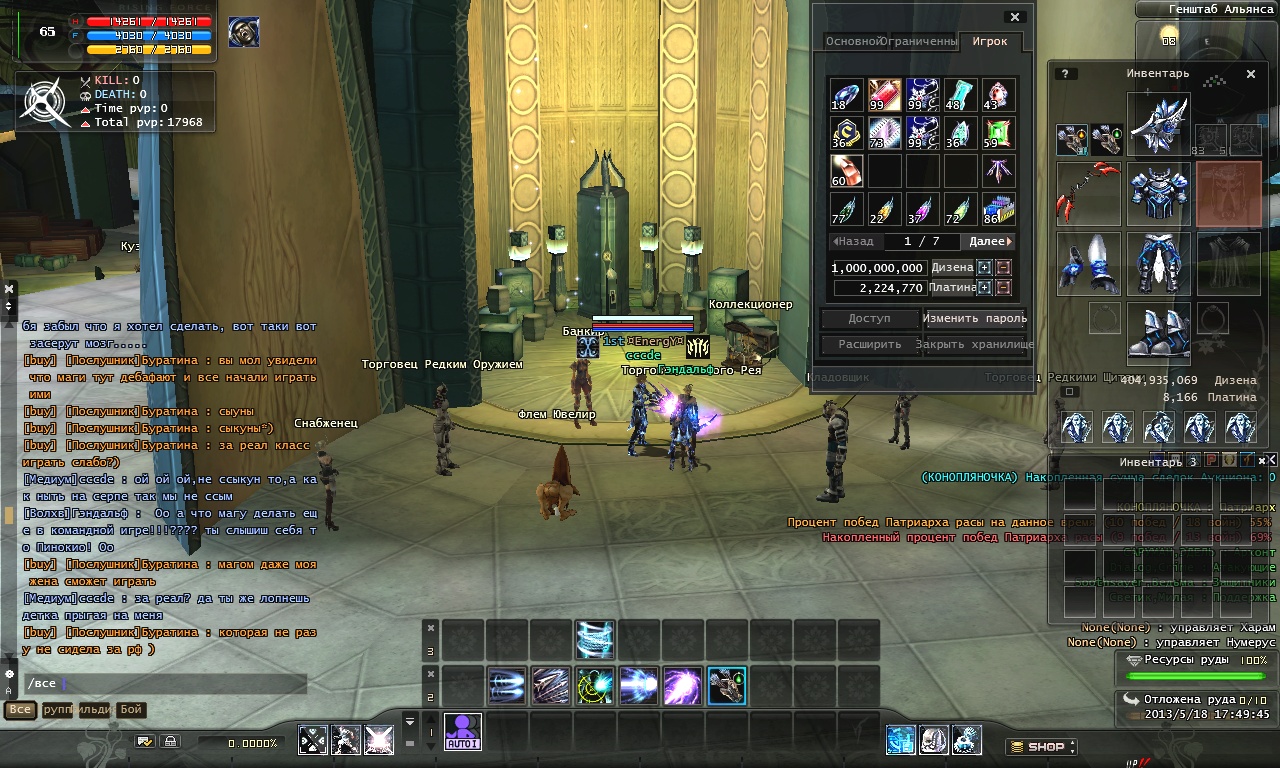Select the equipped blue chest armor slot
This screenshot has width=1280, height=768.
pyautogui.click(x=1158, y=194)
